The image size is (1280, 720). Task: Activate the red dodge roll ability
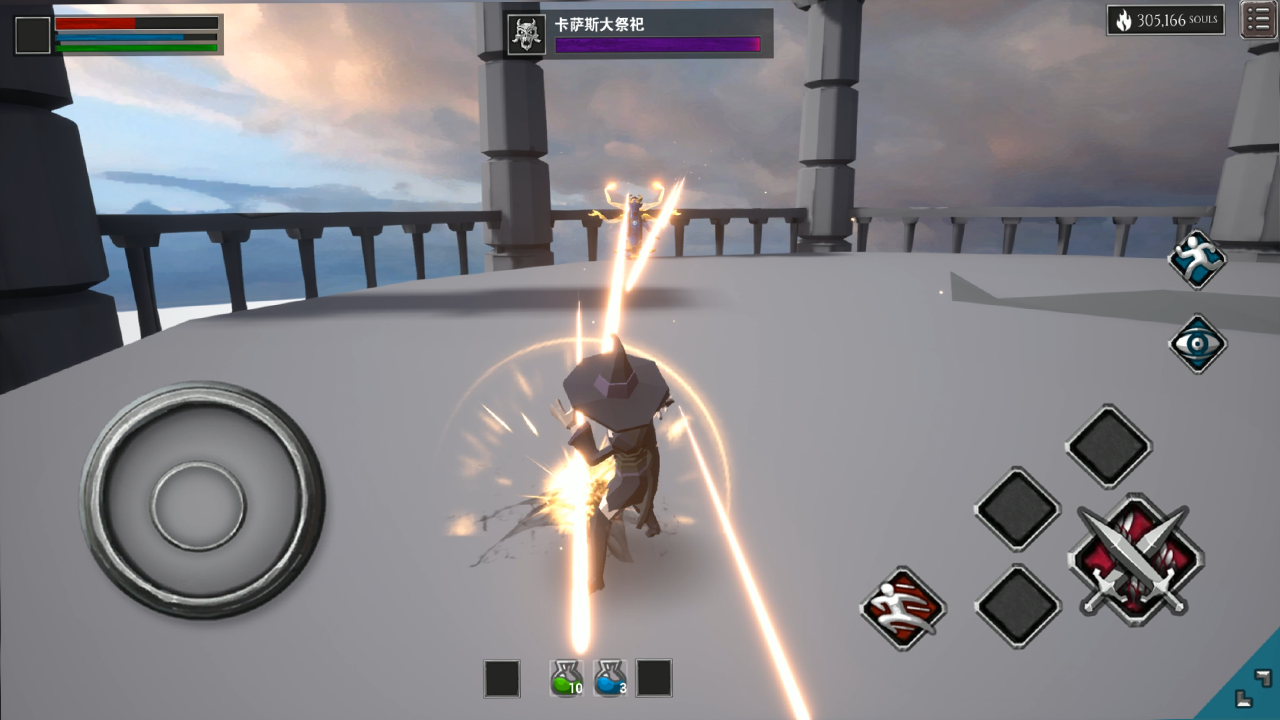pos(903,608)
